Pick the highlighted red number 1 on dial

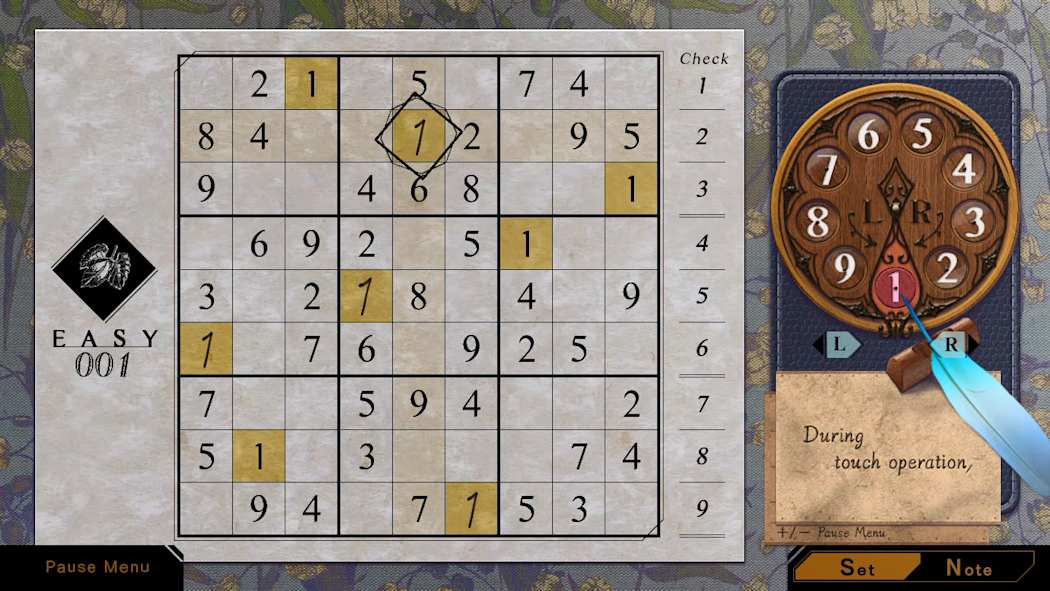pos(895,290)
